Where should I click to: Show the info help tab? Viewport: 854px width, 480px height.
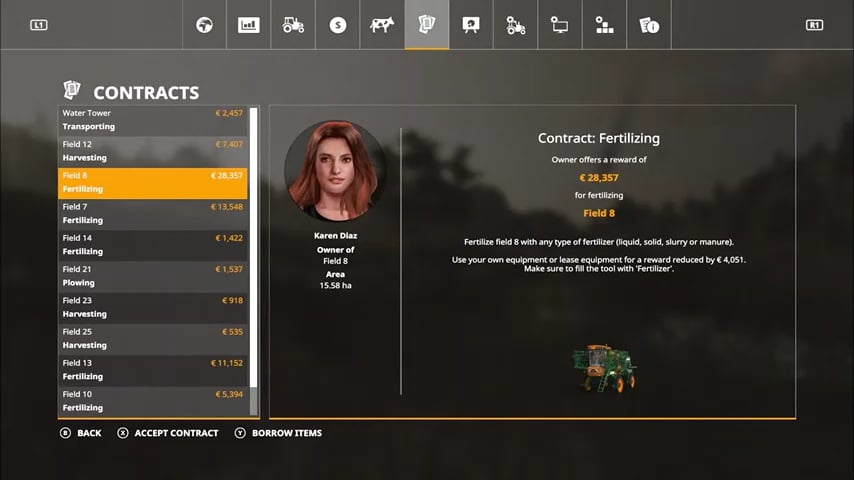click(648, 25)
